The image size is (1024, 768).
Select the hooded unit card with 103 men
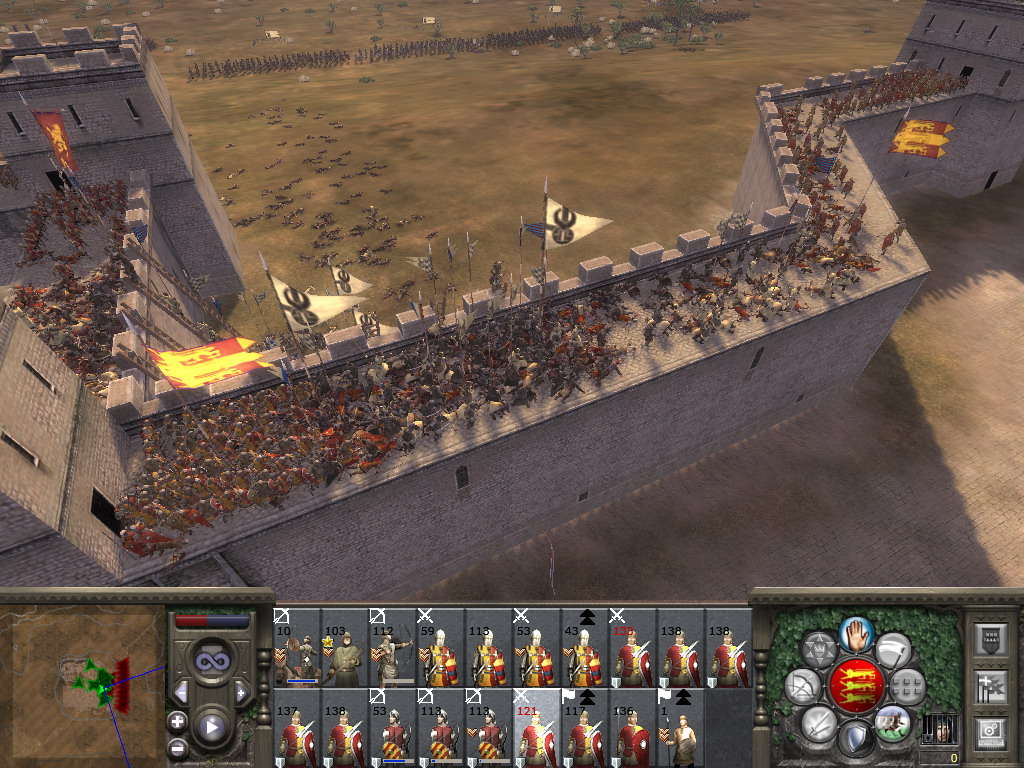[x=345, y=648]
